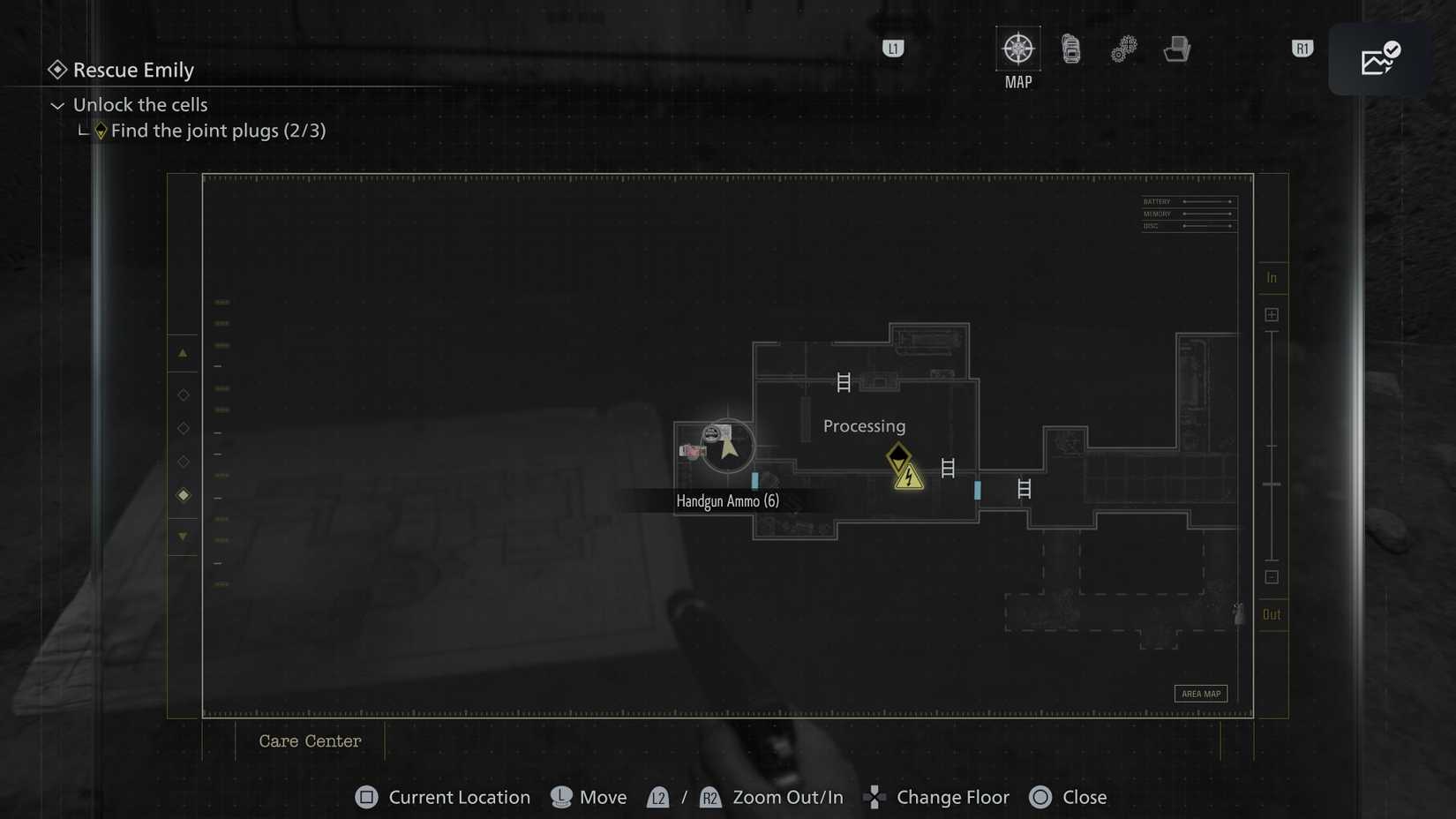Viewport: 1456px width, 819px height.
Task: Open the records panel at top right
Action: coord(1380,58)
